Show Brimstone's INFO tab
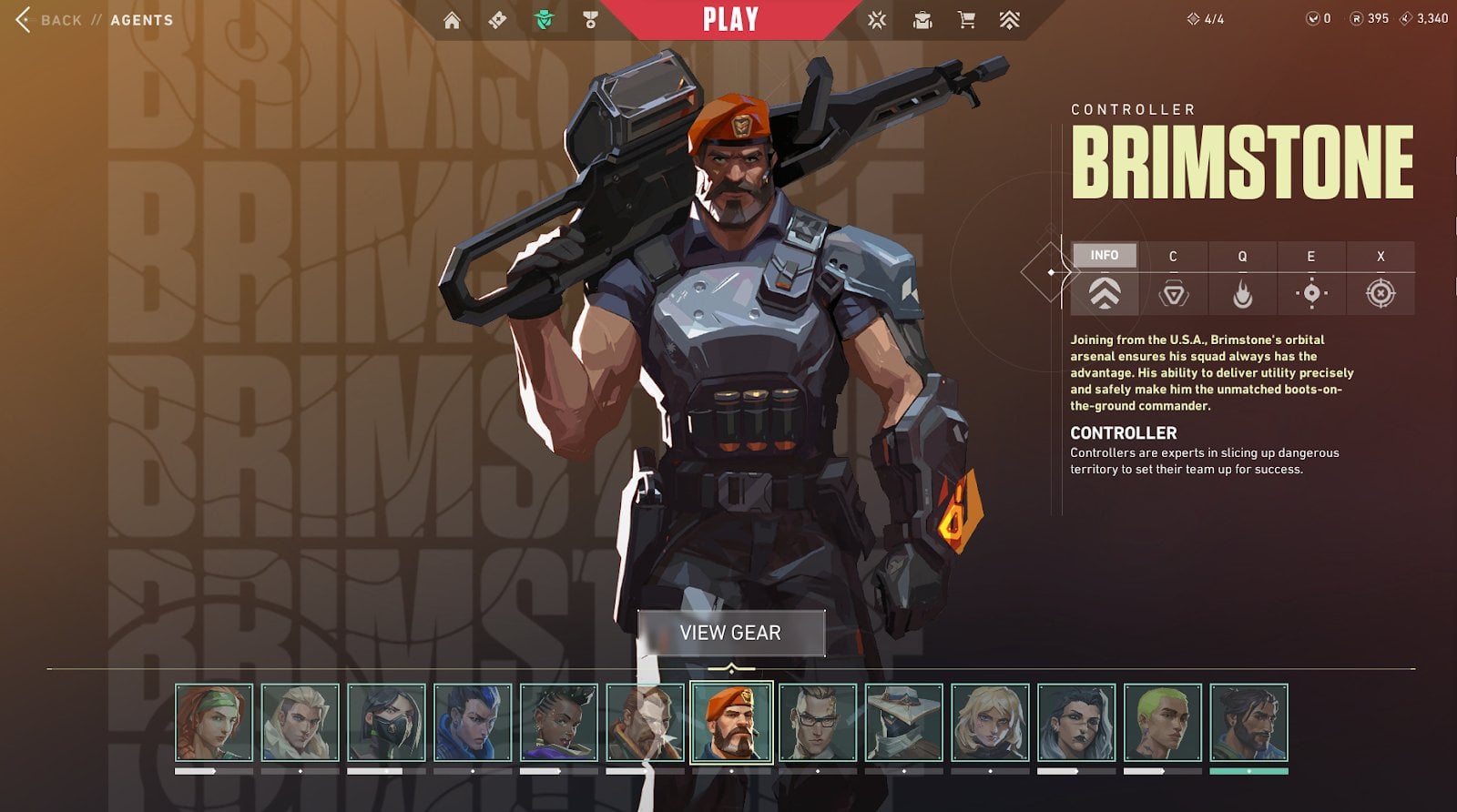Viewport: 1457px width, 812px height. pyautogui.click(x=1104, y=256)
